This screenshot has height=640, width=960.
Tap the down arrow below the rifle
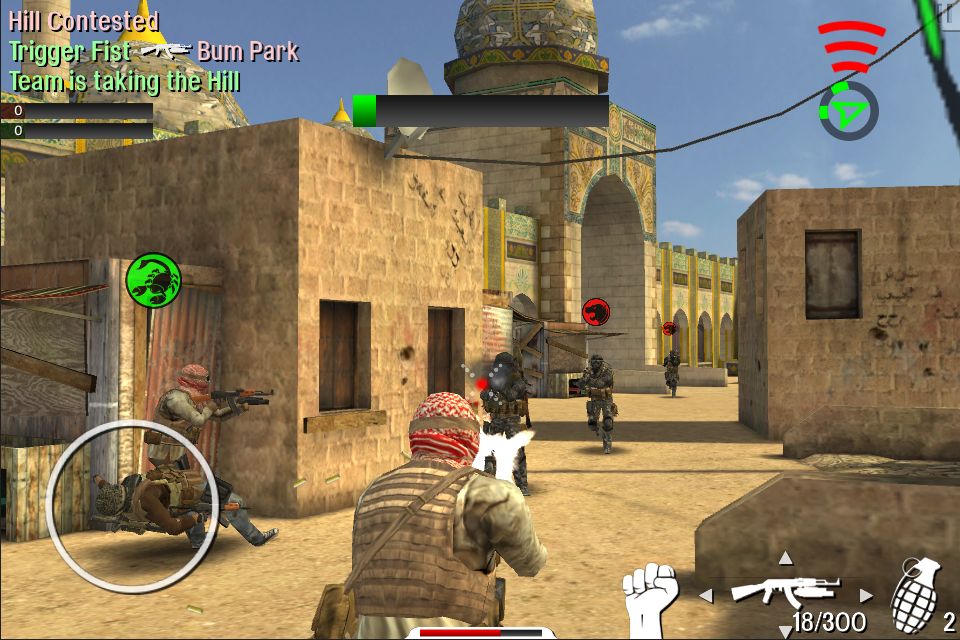785,631
